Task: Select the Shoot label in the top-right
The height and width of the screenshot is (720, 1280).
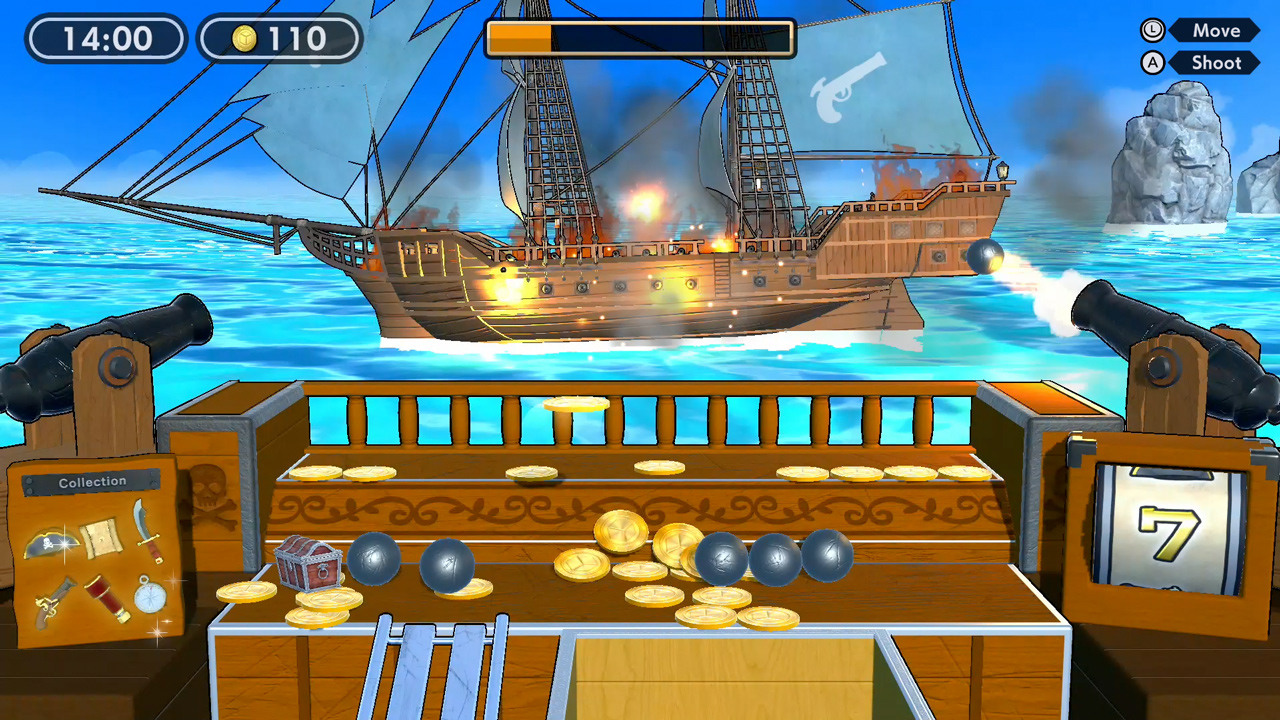Action: 1215,62
